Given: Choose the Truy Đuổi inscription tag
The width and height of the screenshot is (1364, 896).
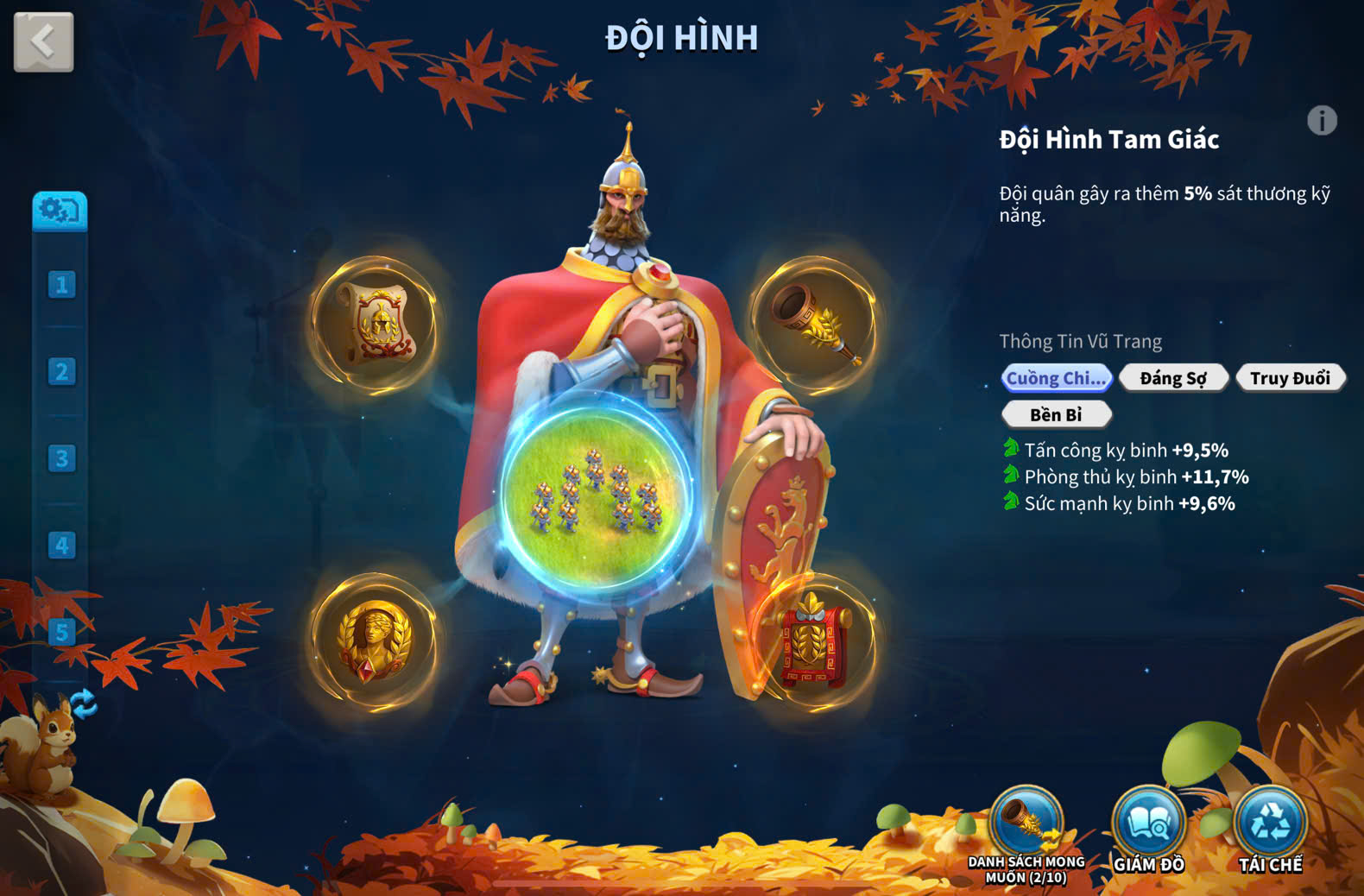Looking at the screenshot, I should pos(1290,378).
